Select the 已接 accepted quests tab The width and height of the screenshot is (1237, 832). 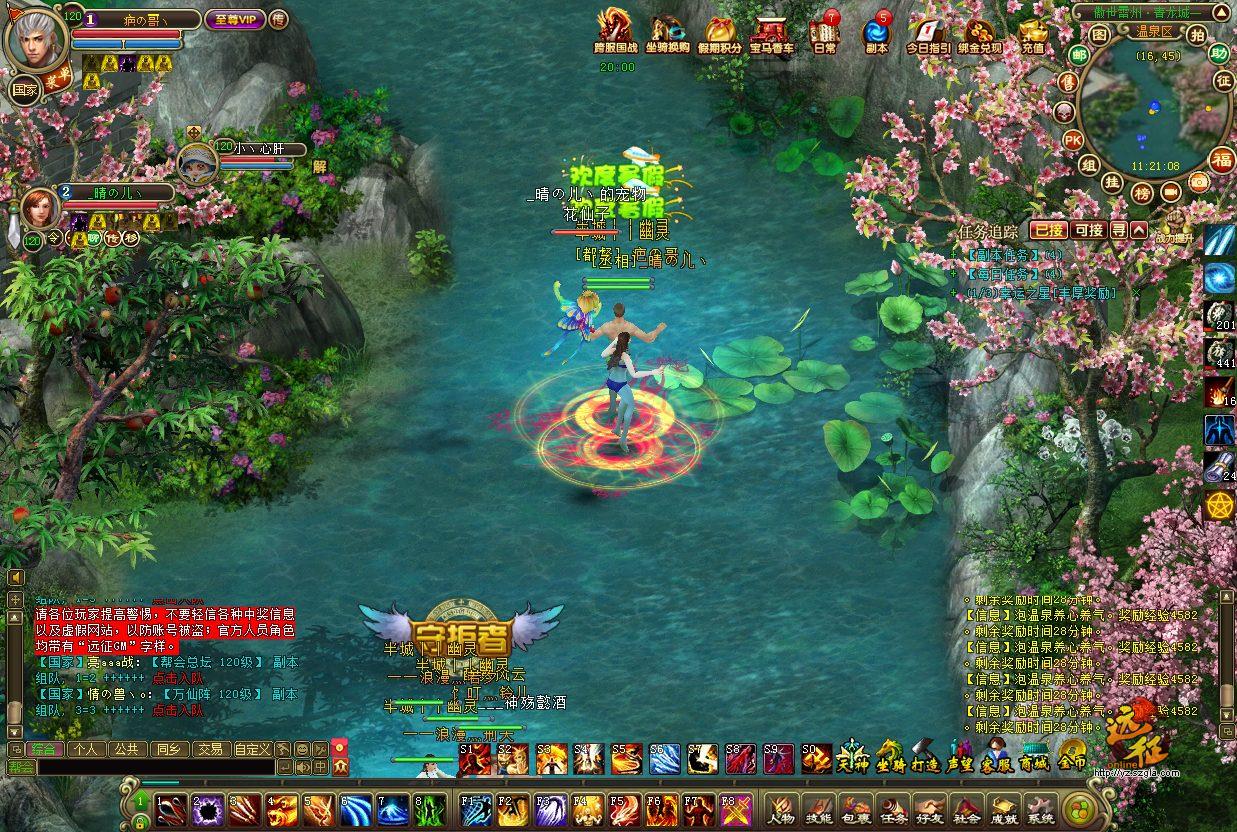tap(1048, 230)
